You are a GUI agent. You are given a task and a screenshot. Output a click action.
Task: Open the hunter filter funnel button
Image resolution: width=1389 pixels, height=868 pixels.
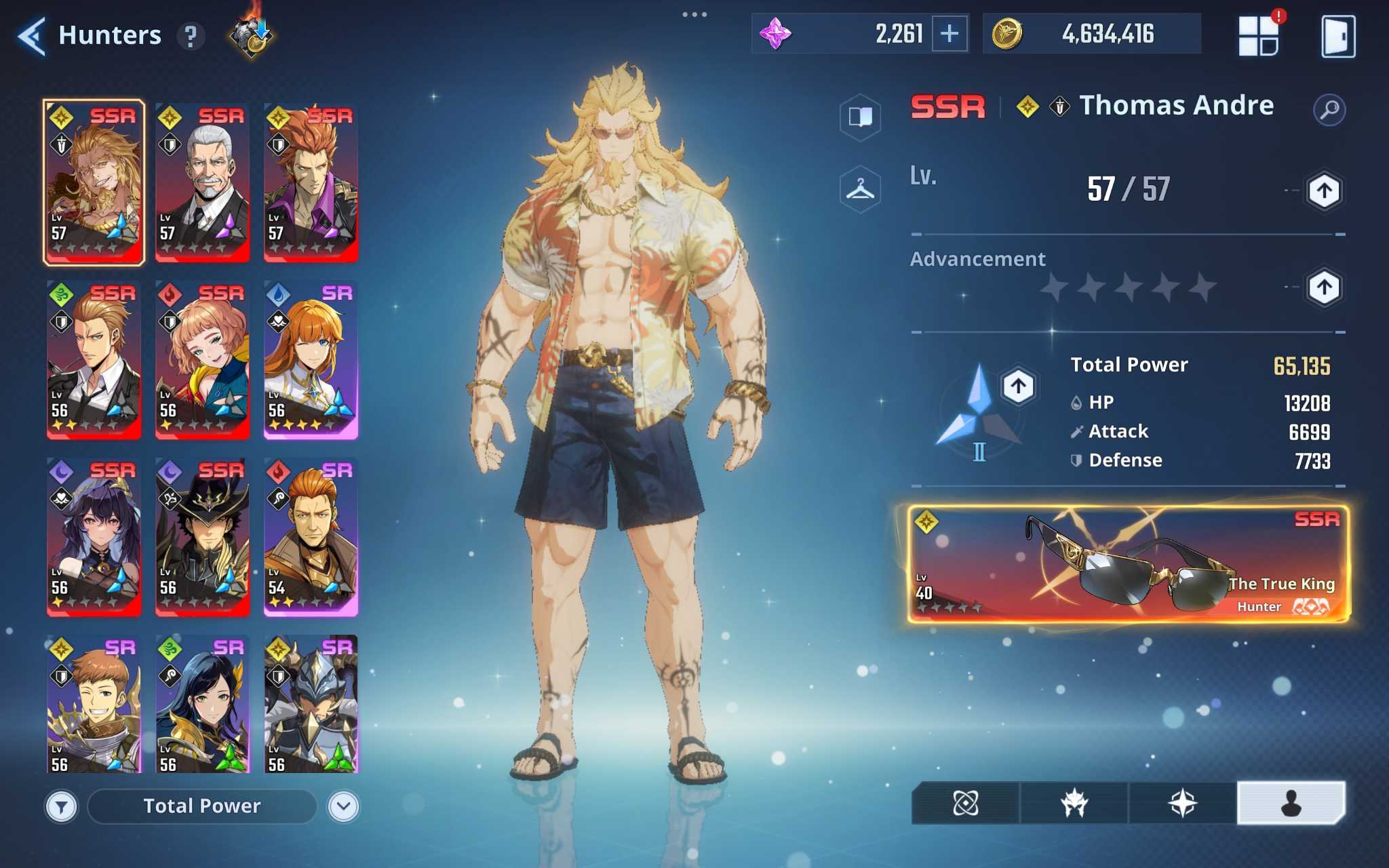click(62, 806)
